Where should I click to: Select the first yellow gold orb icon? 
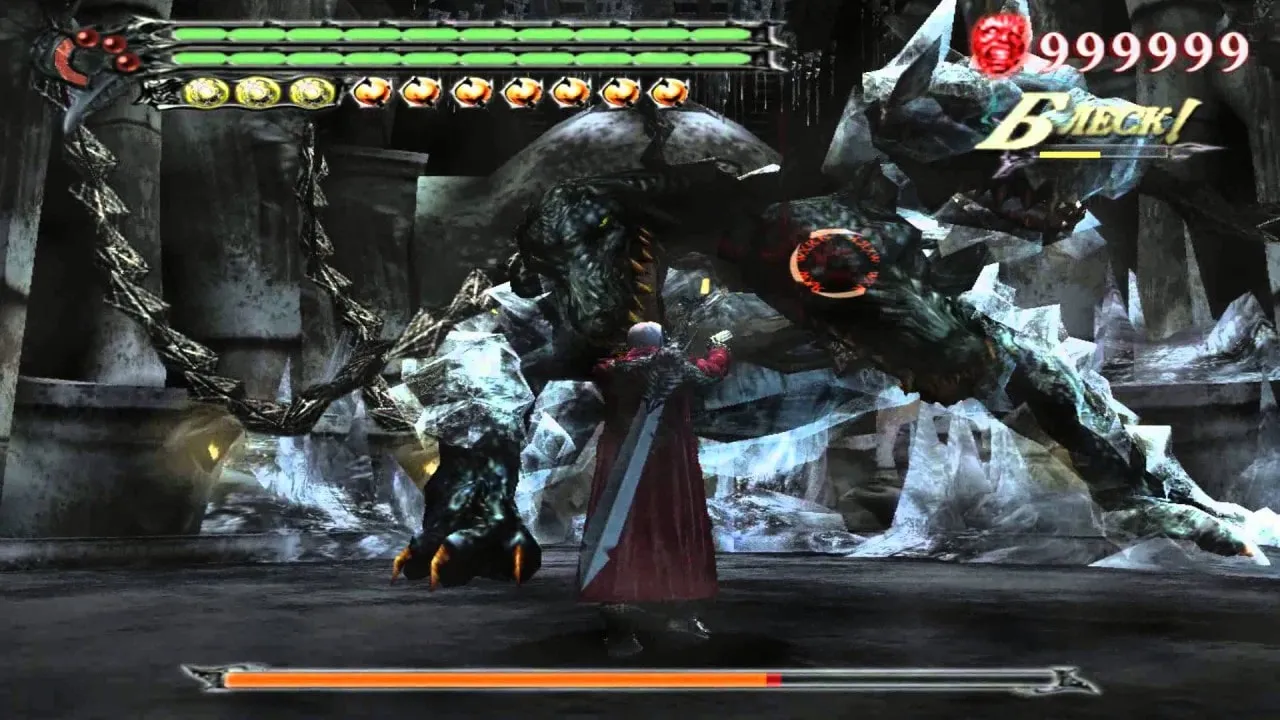click(x=203, y=91)
